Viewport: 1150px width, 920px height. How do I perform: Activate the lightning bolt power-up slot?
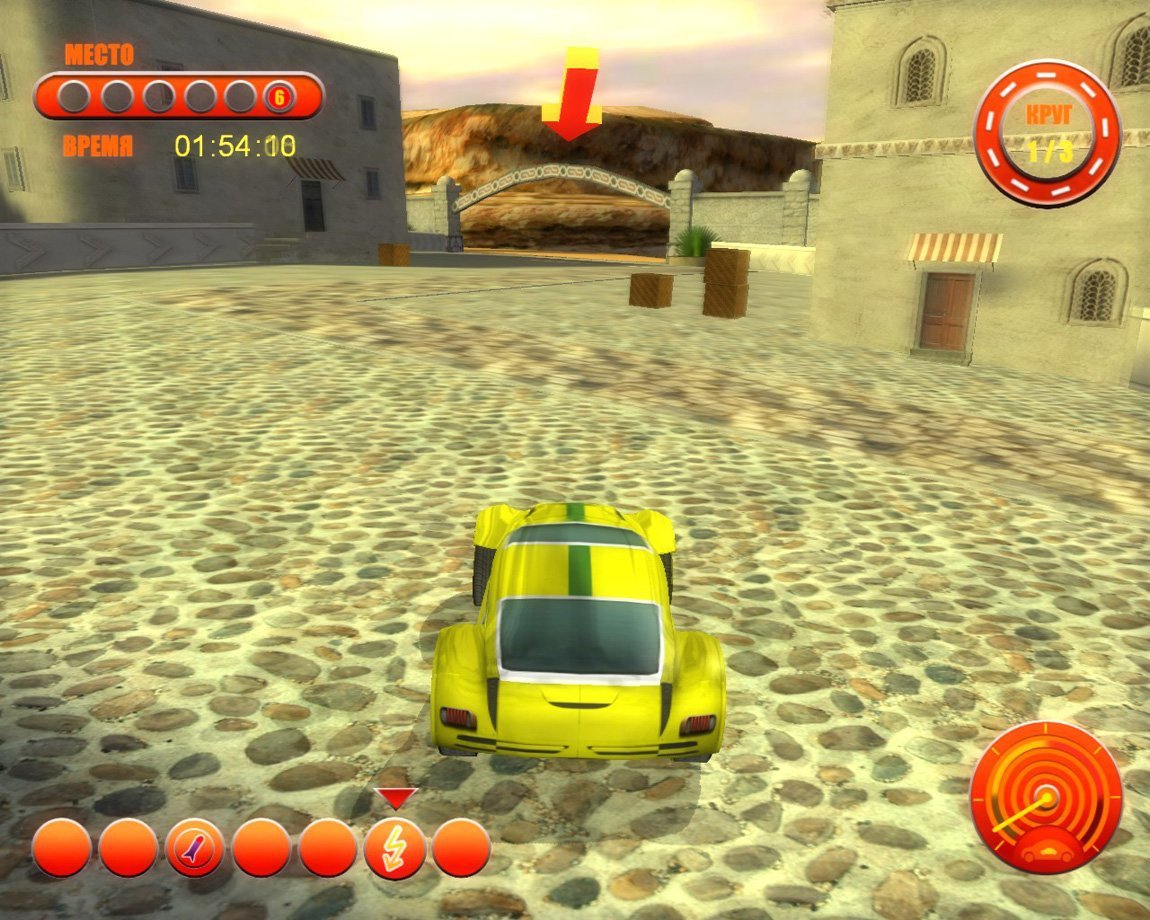tap(394, 848)
